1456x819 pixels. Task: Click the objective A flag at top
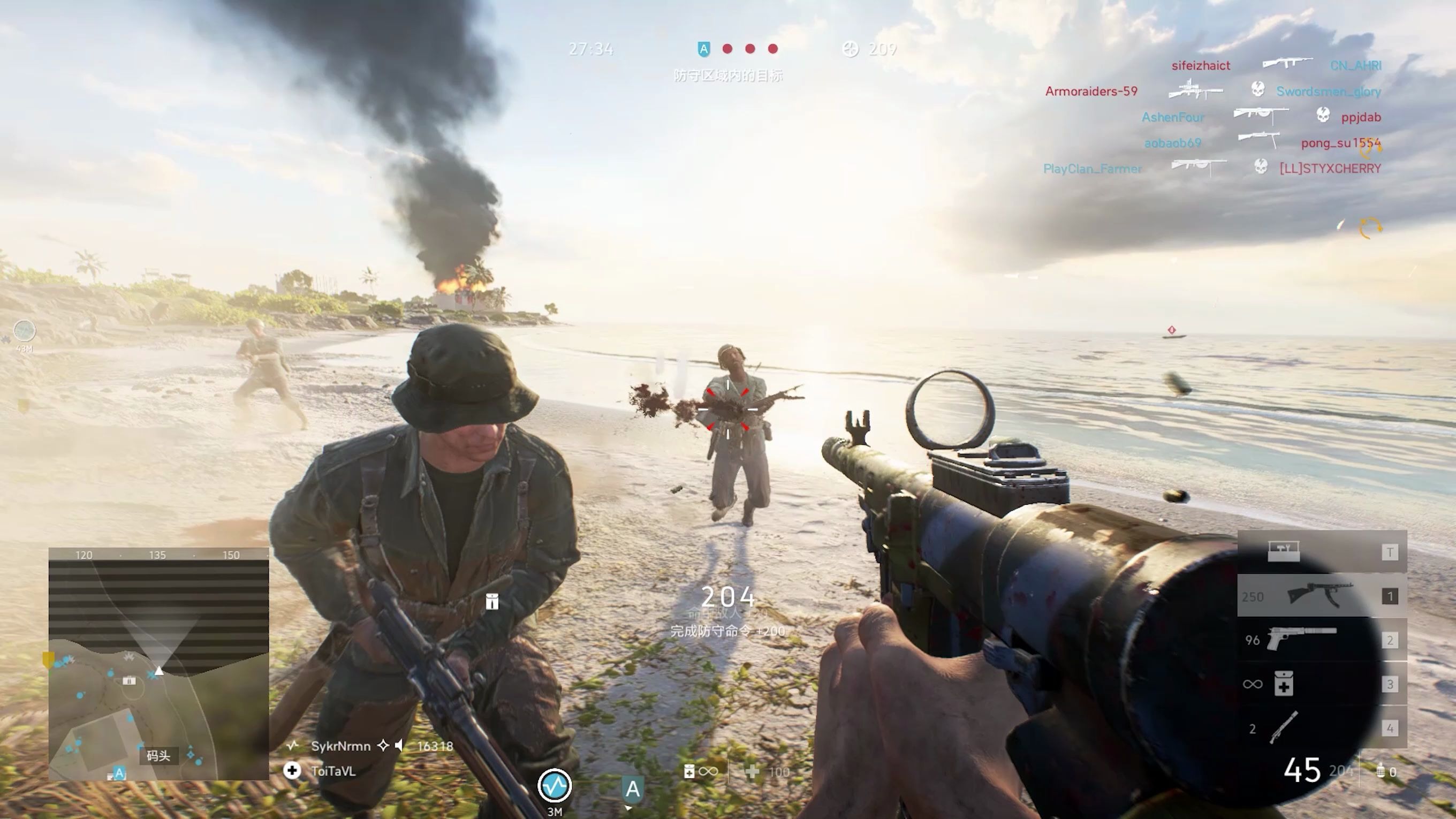click(x=704, y=49)
